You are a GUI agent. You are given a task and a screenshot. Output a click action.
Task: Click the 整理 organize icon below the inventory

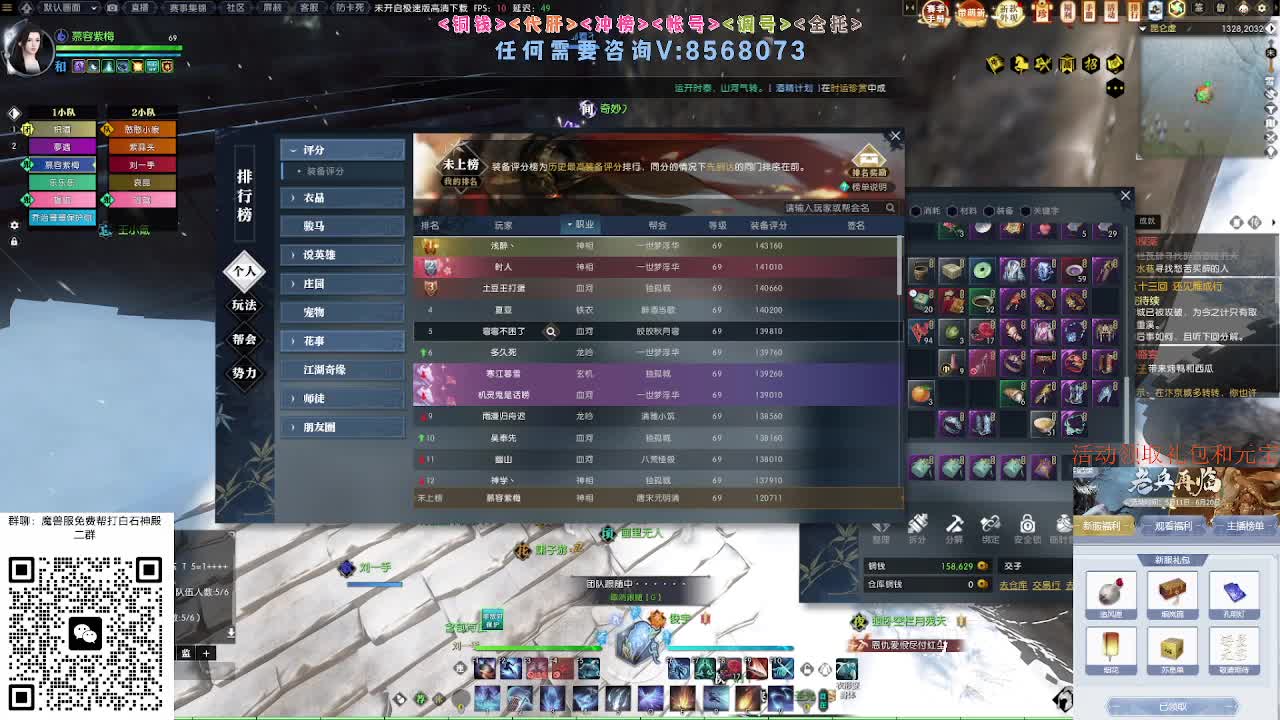tap(882, 528)
